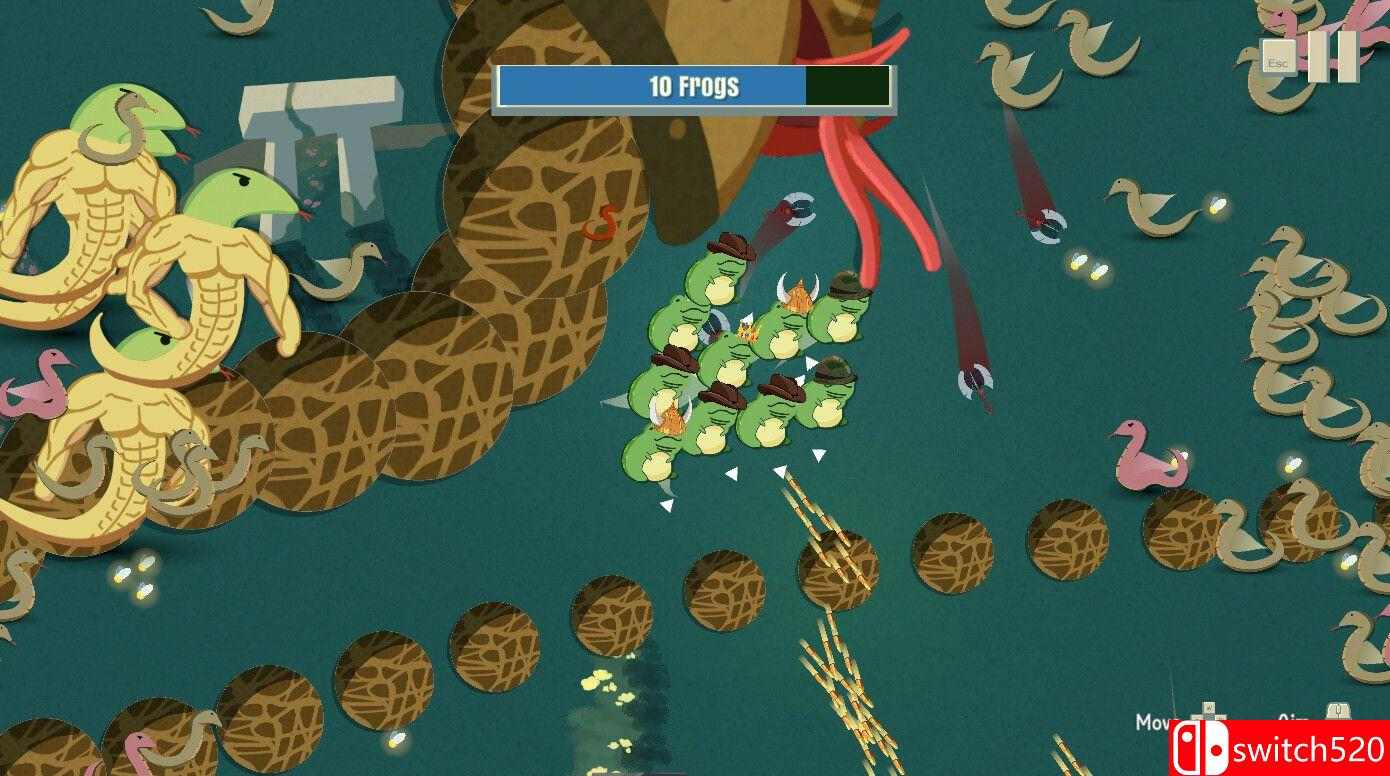Pause the game with the pause icon
The image size is (1390, 776).
[x=1335, y=57]
